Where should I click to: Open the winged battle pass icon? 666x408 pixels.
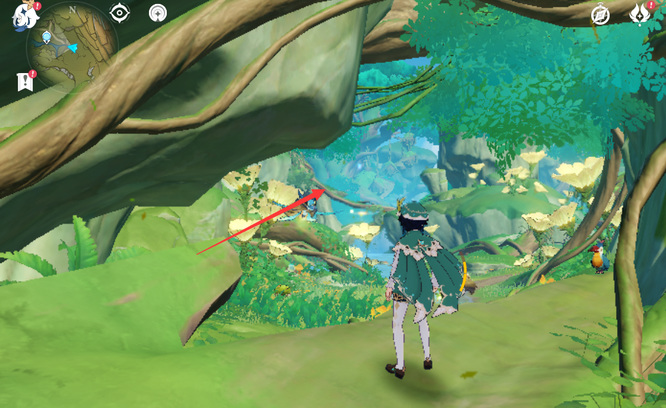640,14
